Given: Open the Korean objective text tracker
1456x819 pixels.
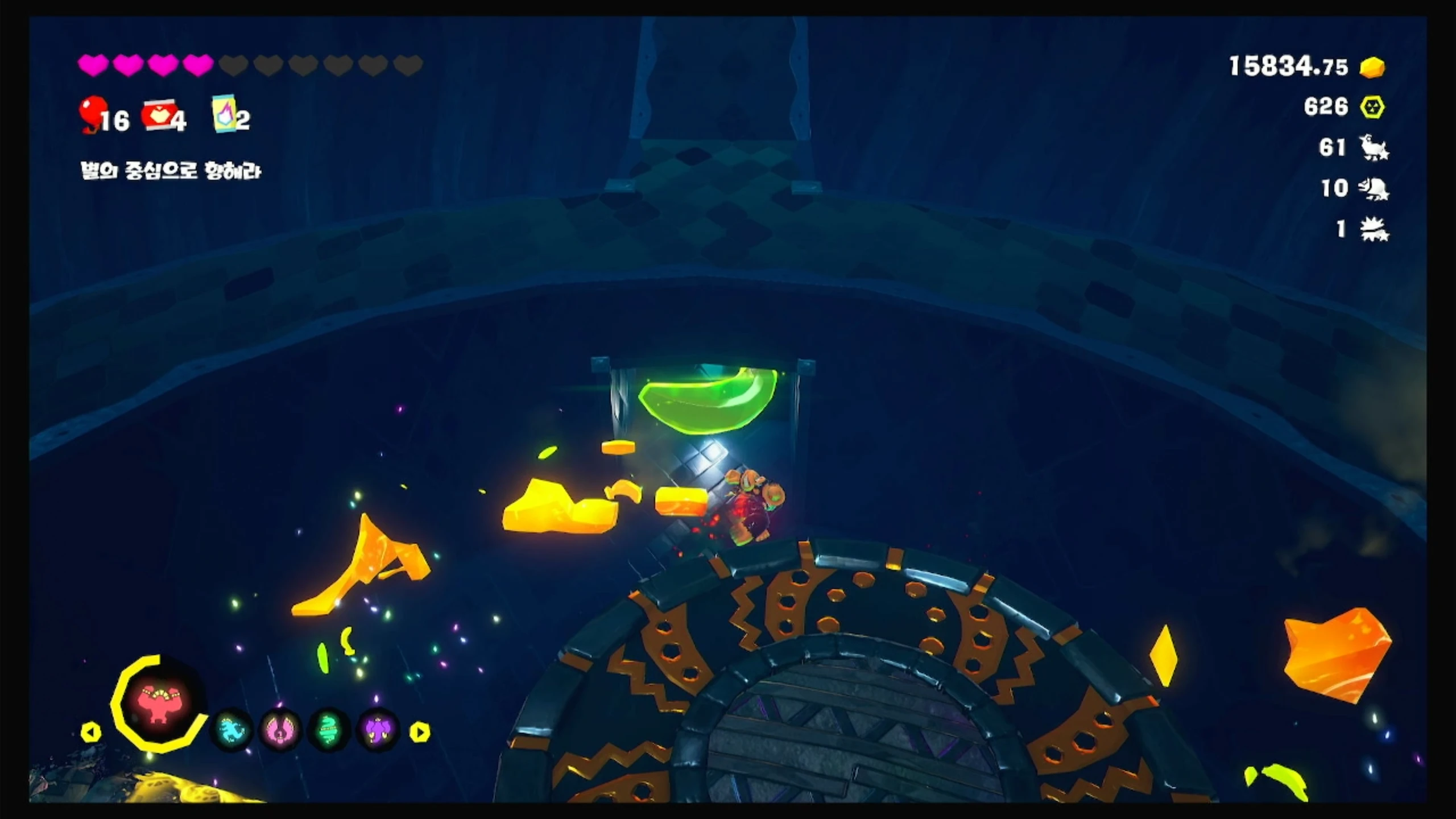Looking at the screenshot, I should (x=171, y=171).
